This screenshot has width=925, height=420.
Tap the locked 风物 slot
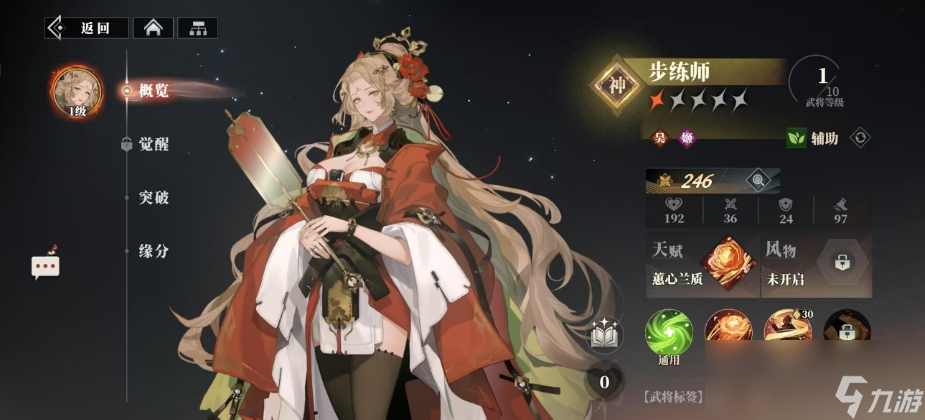point(838,262)
